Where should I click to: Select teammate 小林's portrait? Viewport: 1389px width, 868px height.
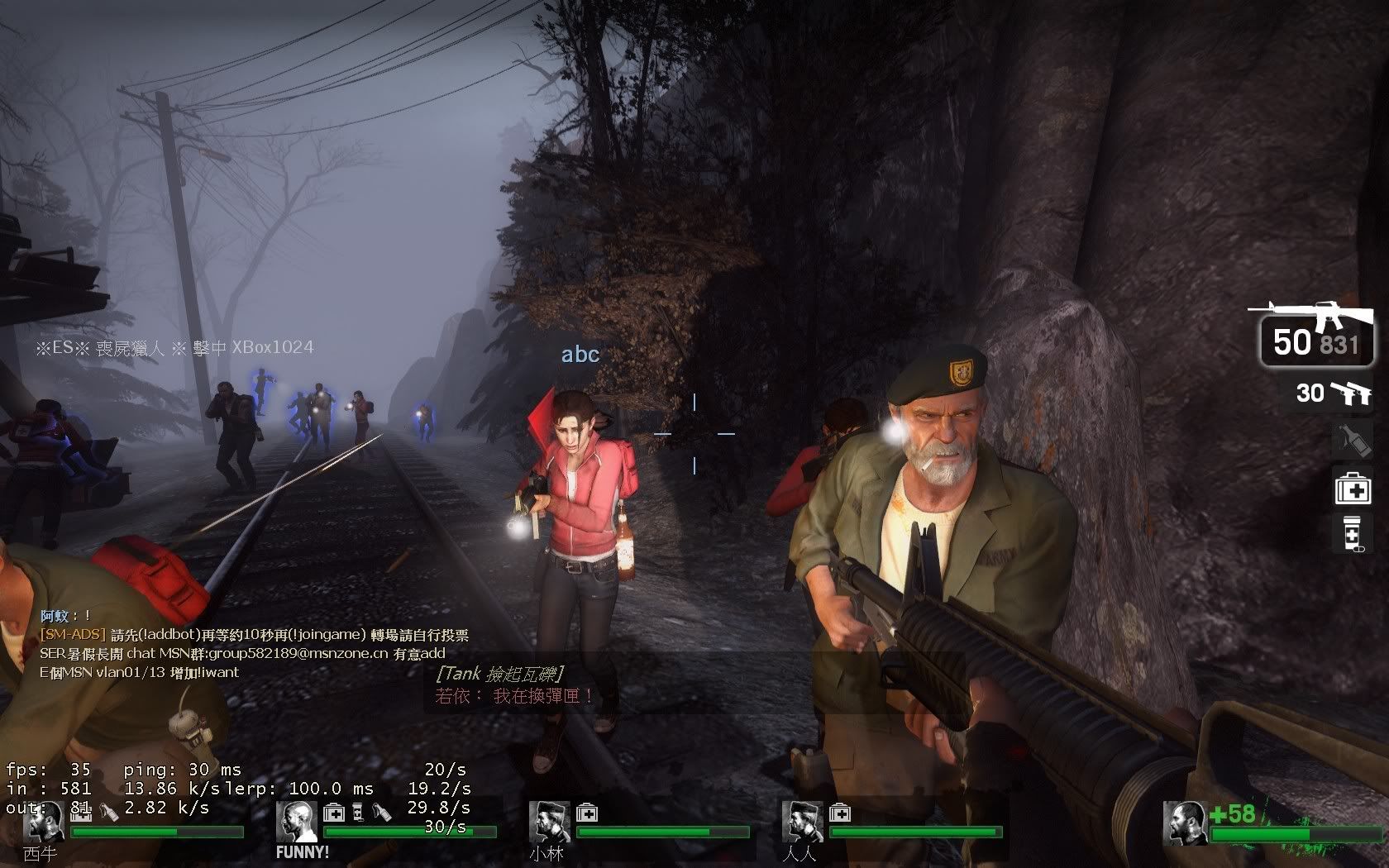pyautogui.click(x=549, y=823)
